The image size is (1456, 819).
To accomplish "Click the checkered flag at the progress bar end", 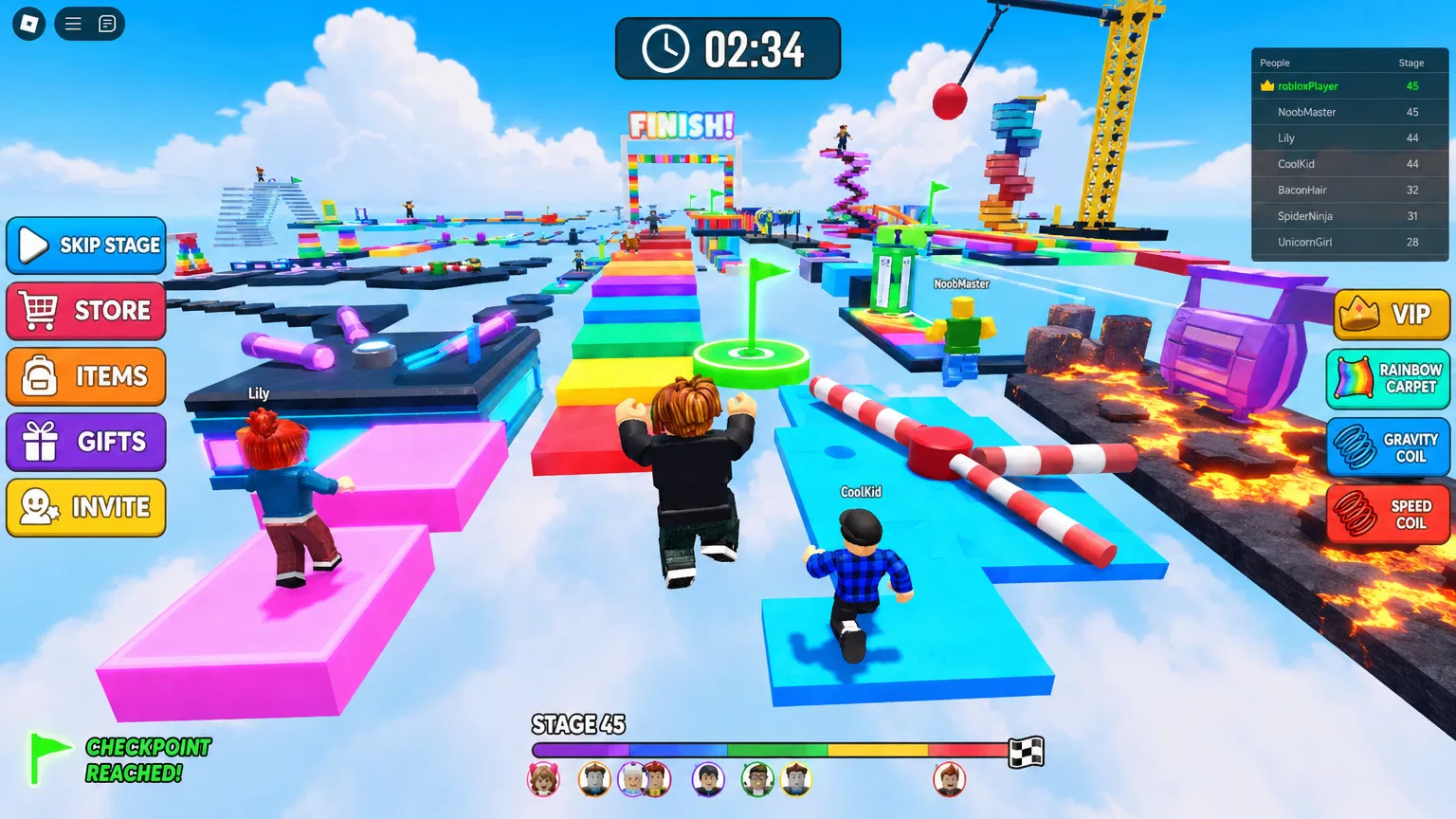I will [1026, 751].
